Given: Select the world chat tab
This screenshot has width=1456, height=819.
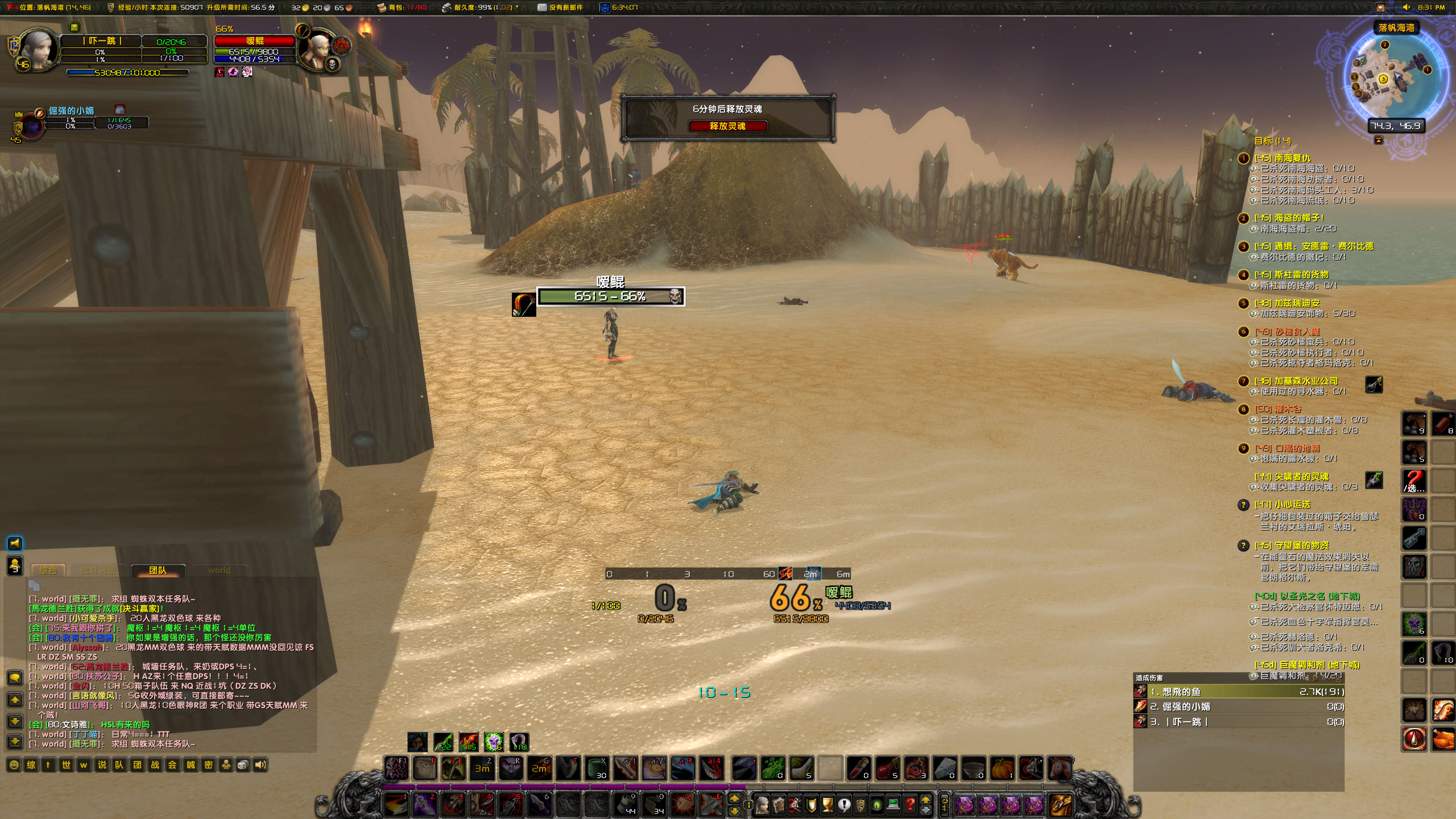Looking at the screenshot, I should (x=219, y=570).
